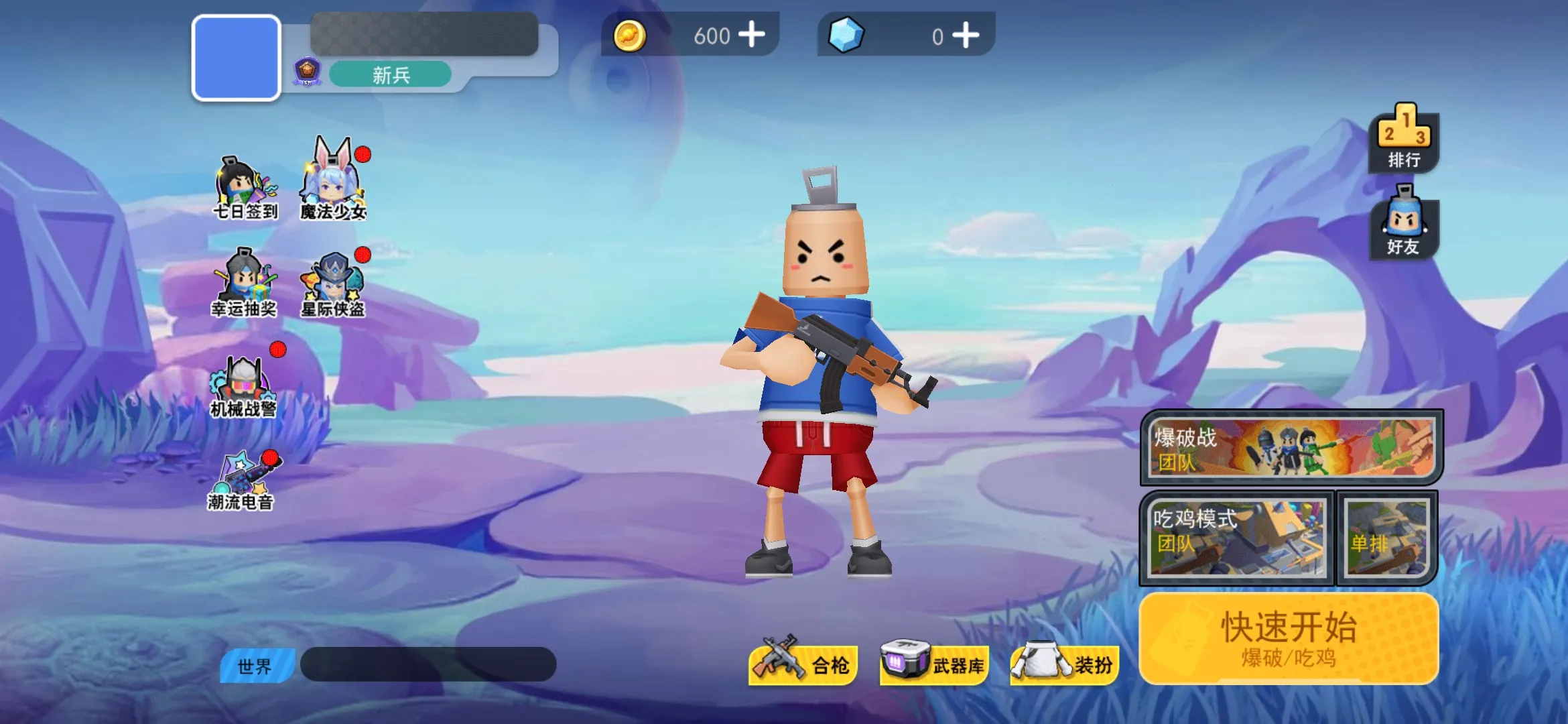The height and width of the screenshot is (724, 1568).
Task: Click the player avatar square
Action: tap(236, 58)
